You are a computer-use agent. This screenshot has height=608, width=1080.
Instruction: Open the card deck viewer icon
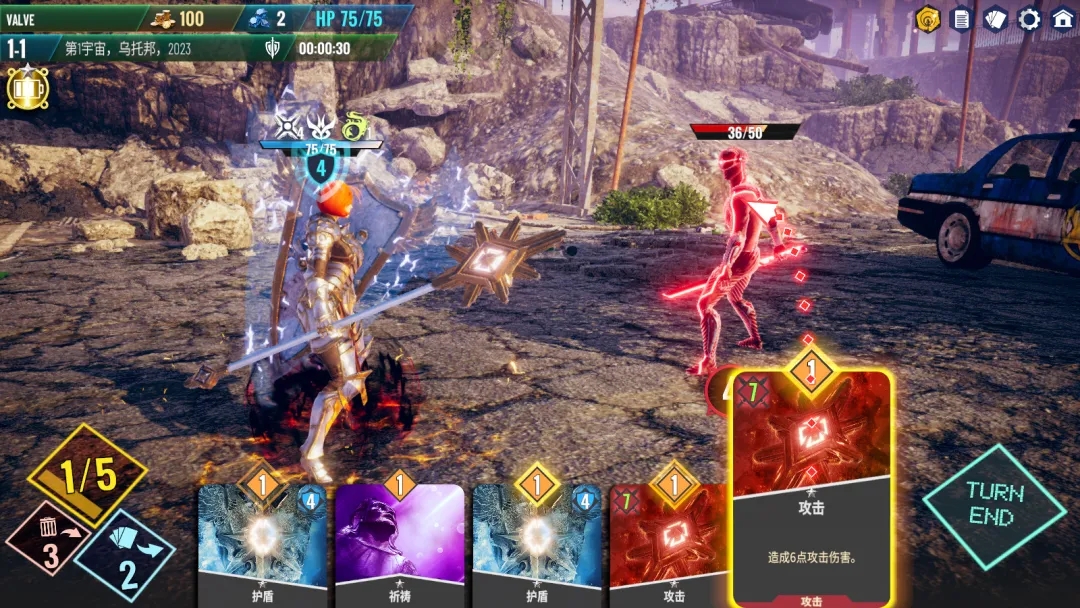(x=995, y=19)
